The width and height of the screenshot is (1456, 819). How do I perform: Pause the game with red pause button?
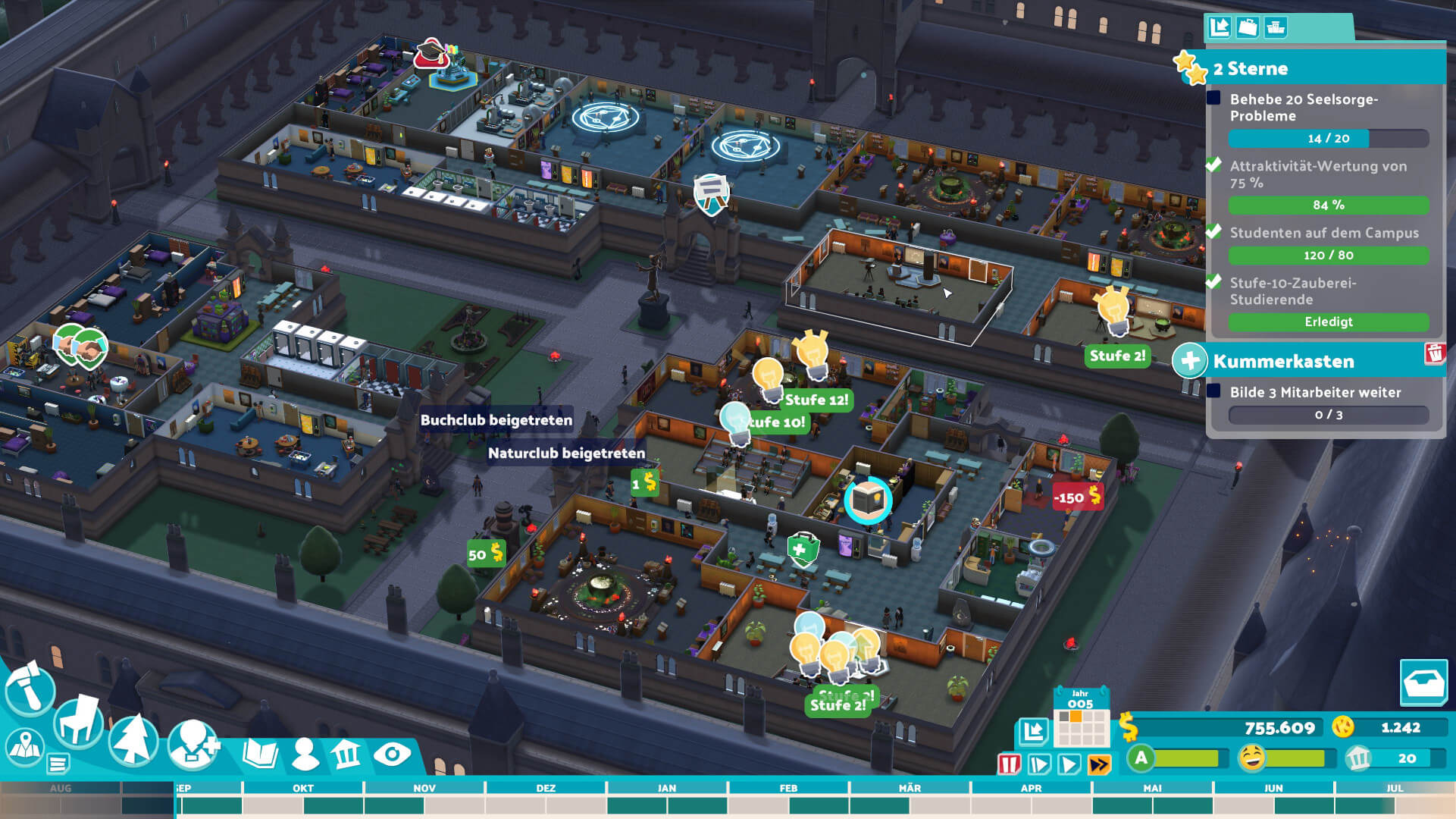(x=1010, y=764)
